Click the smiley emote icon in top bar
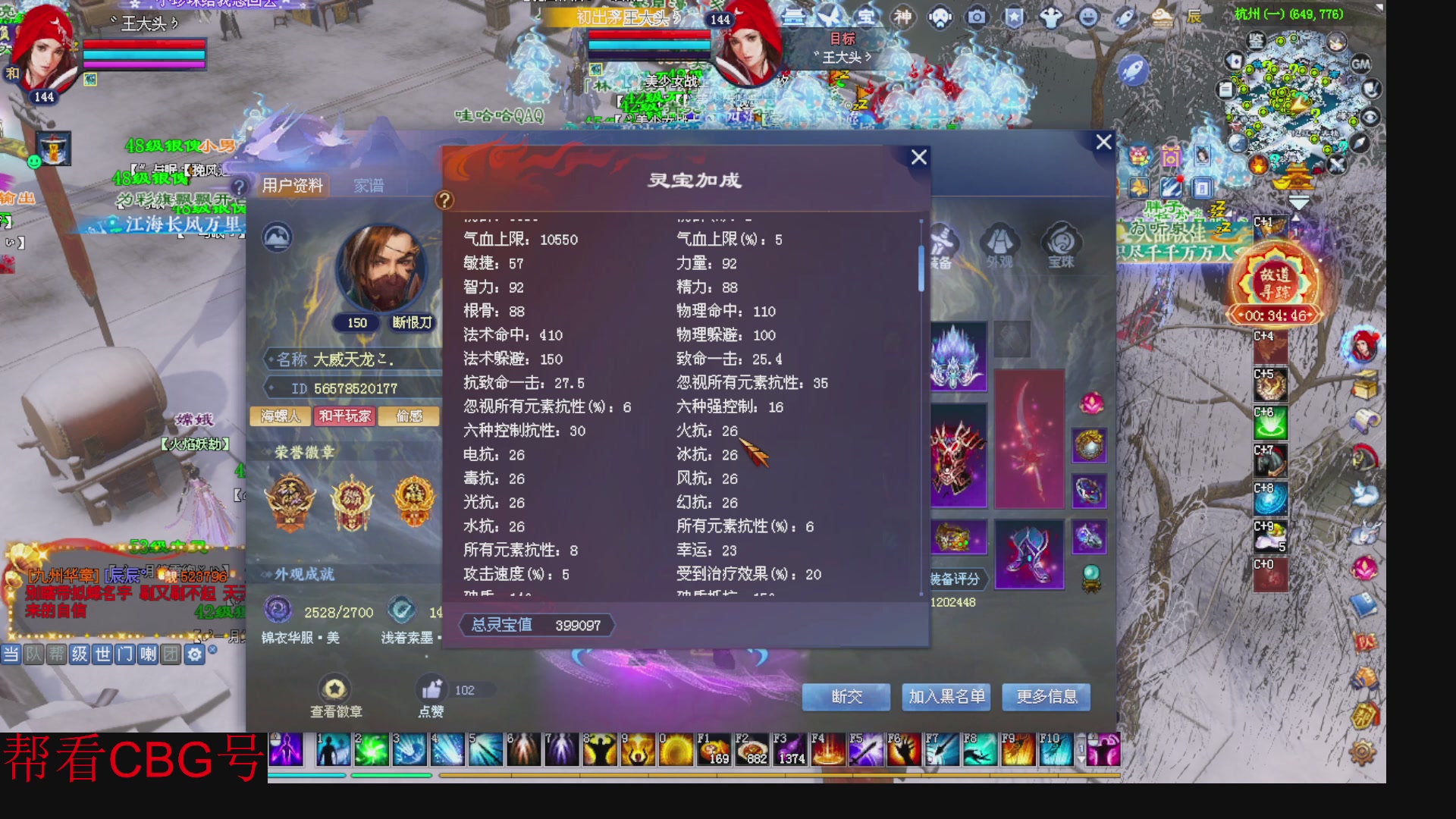 coord(1087,17)
